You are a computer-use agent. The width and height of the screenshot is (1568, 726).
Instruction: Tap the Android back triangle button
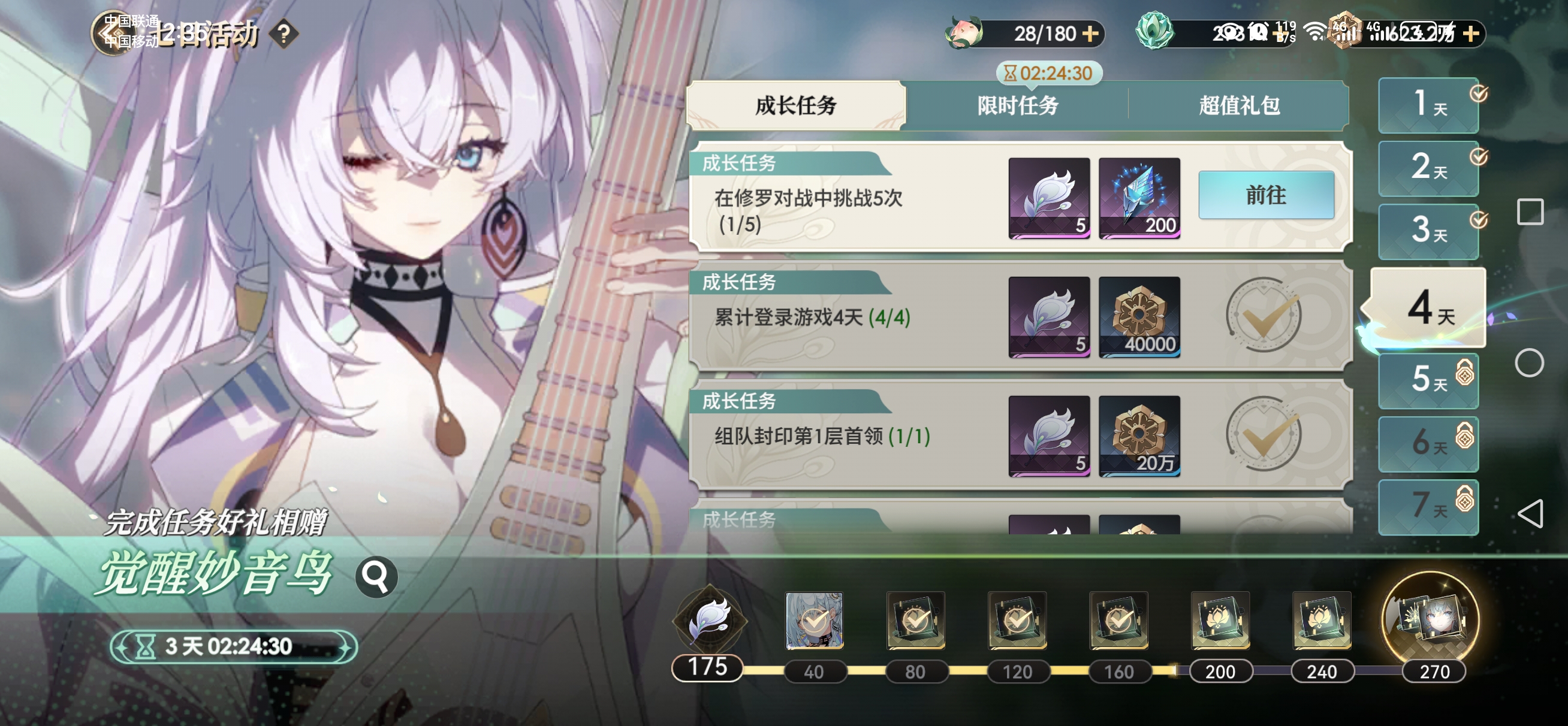1529,513
